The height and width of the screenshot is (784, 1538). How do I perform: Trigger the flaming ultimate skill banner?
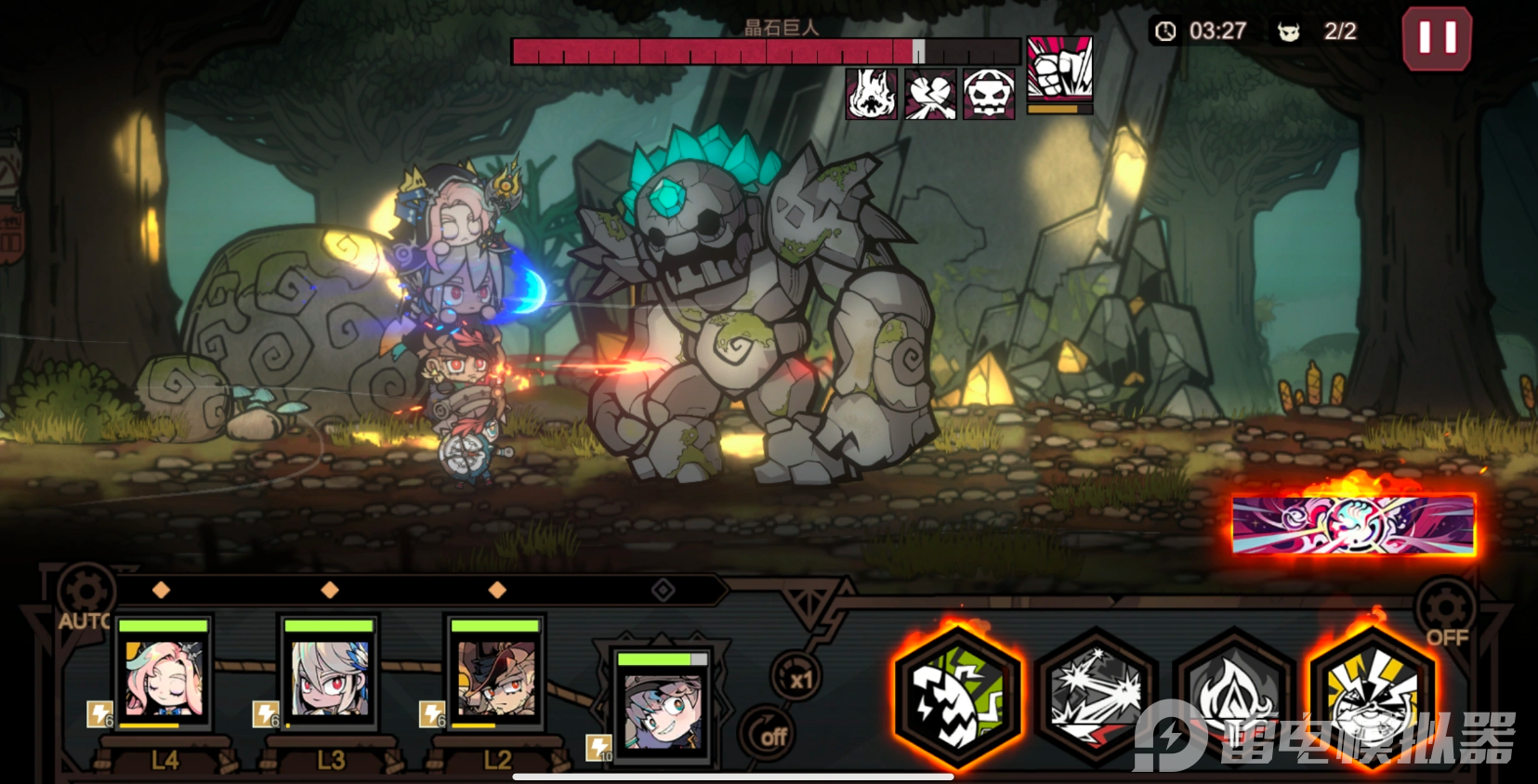click(x=1353, y=525)
